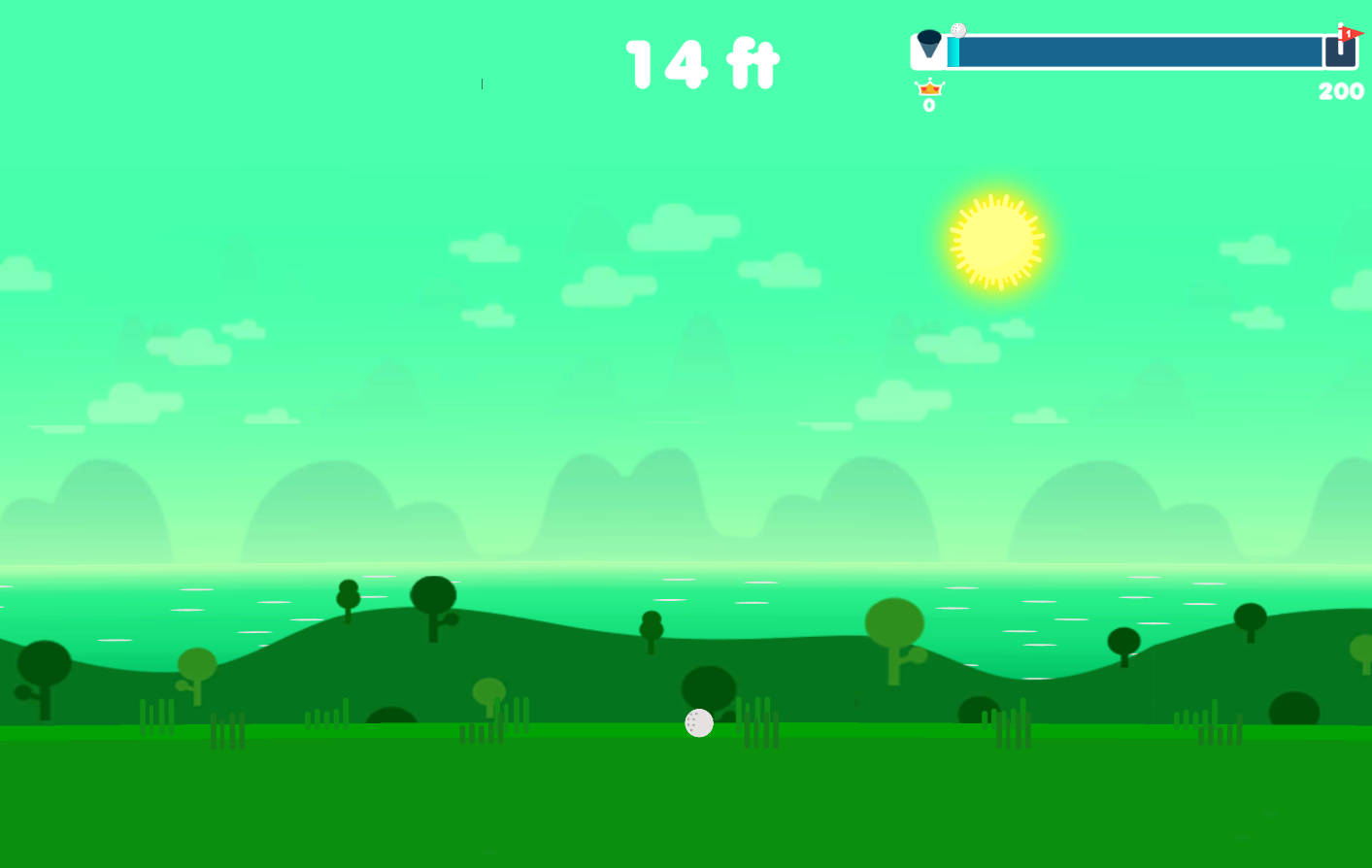Click the text cursor near the top left
The width and height of the screenshot is (1372, 868).
coord(482,84)
